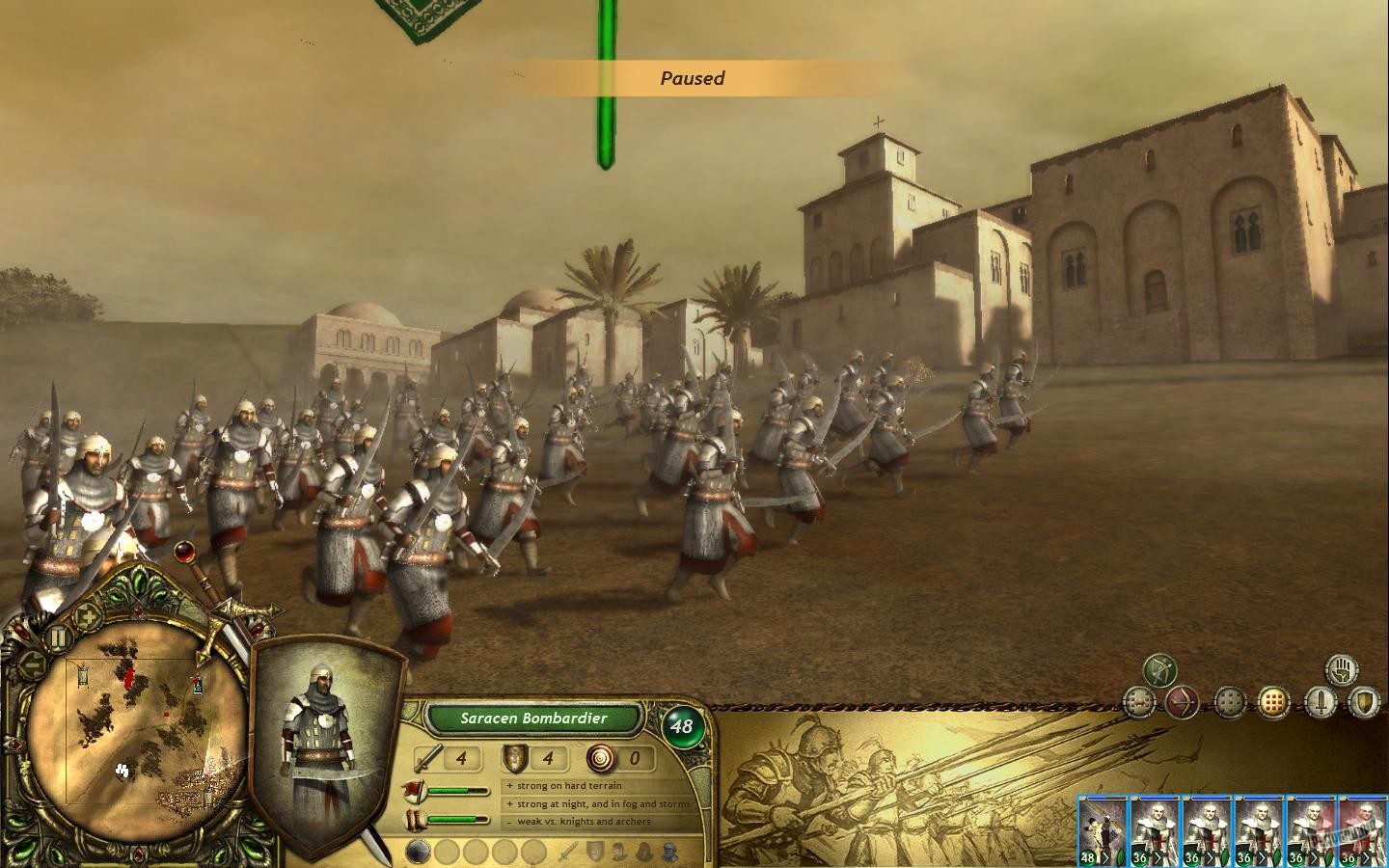Click the Paused banner at the top
Viewport: 1389px width, 868px height.
coord(694,78)
